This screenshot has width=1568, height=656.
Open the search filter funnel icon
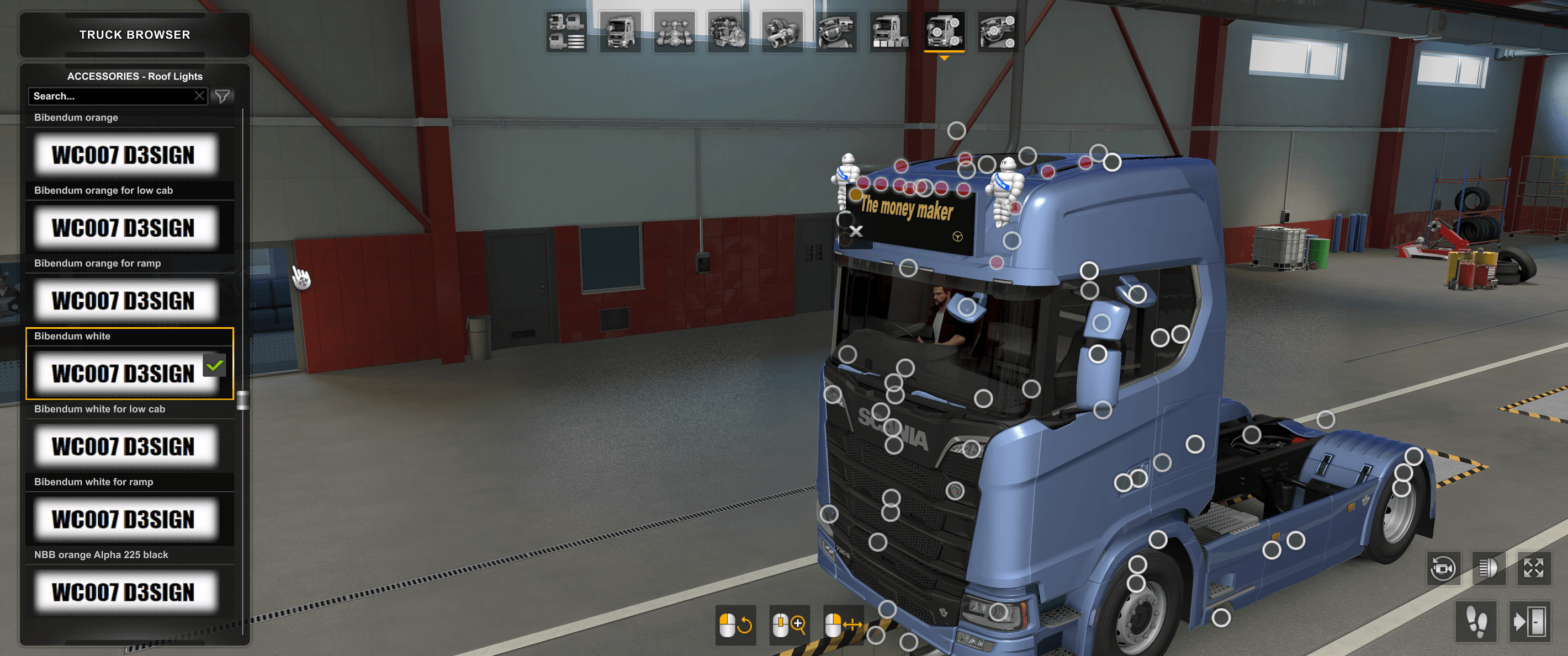click(224, 95)
